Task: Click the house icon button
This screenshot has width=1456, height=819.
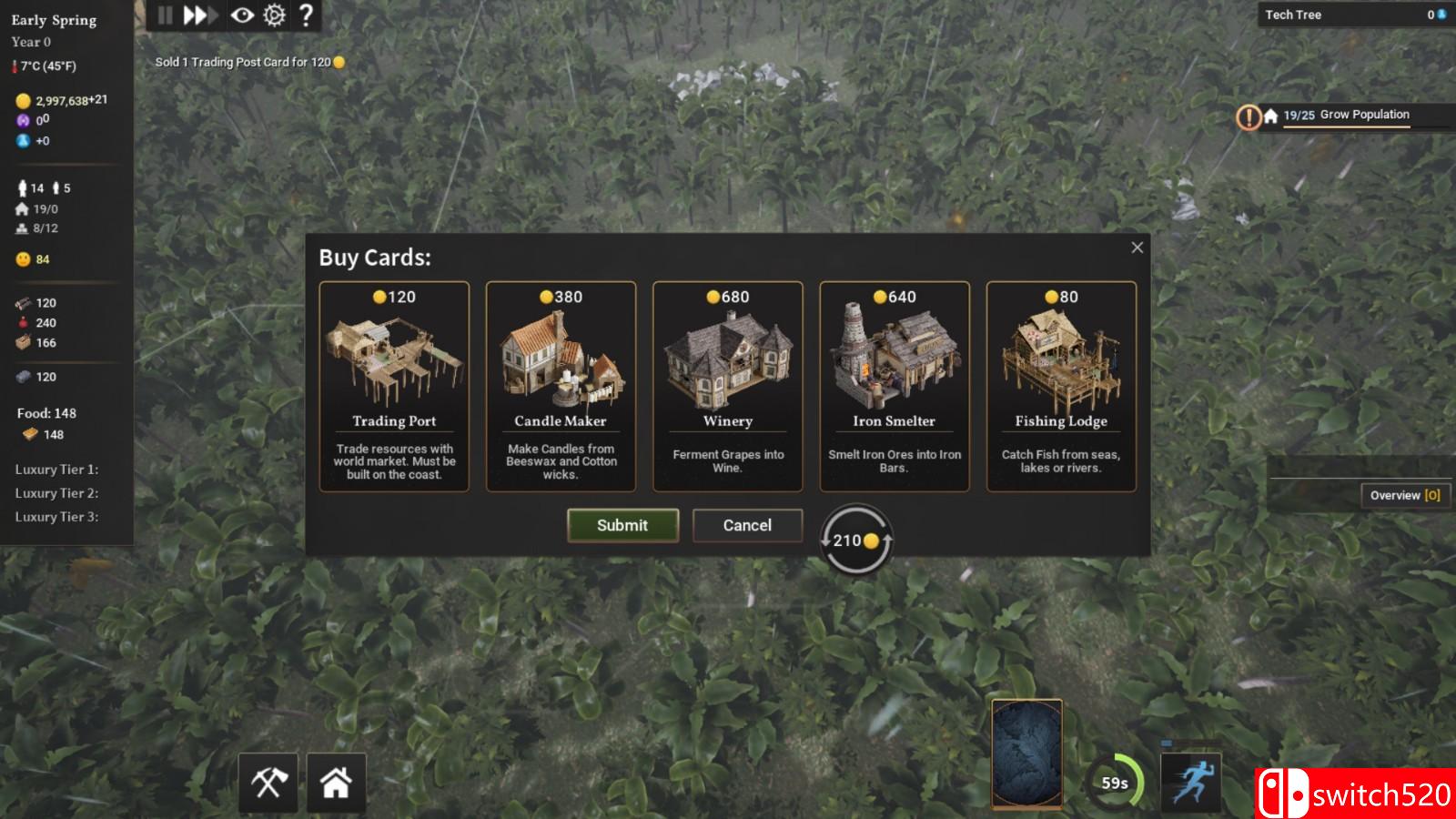Action: pyautogui.click(x=336, y=783)
